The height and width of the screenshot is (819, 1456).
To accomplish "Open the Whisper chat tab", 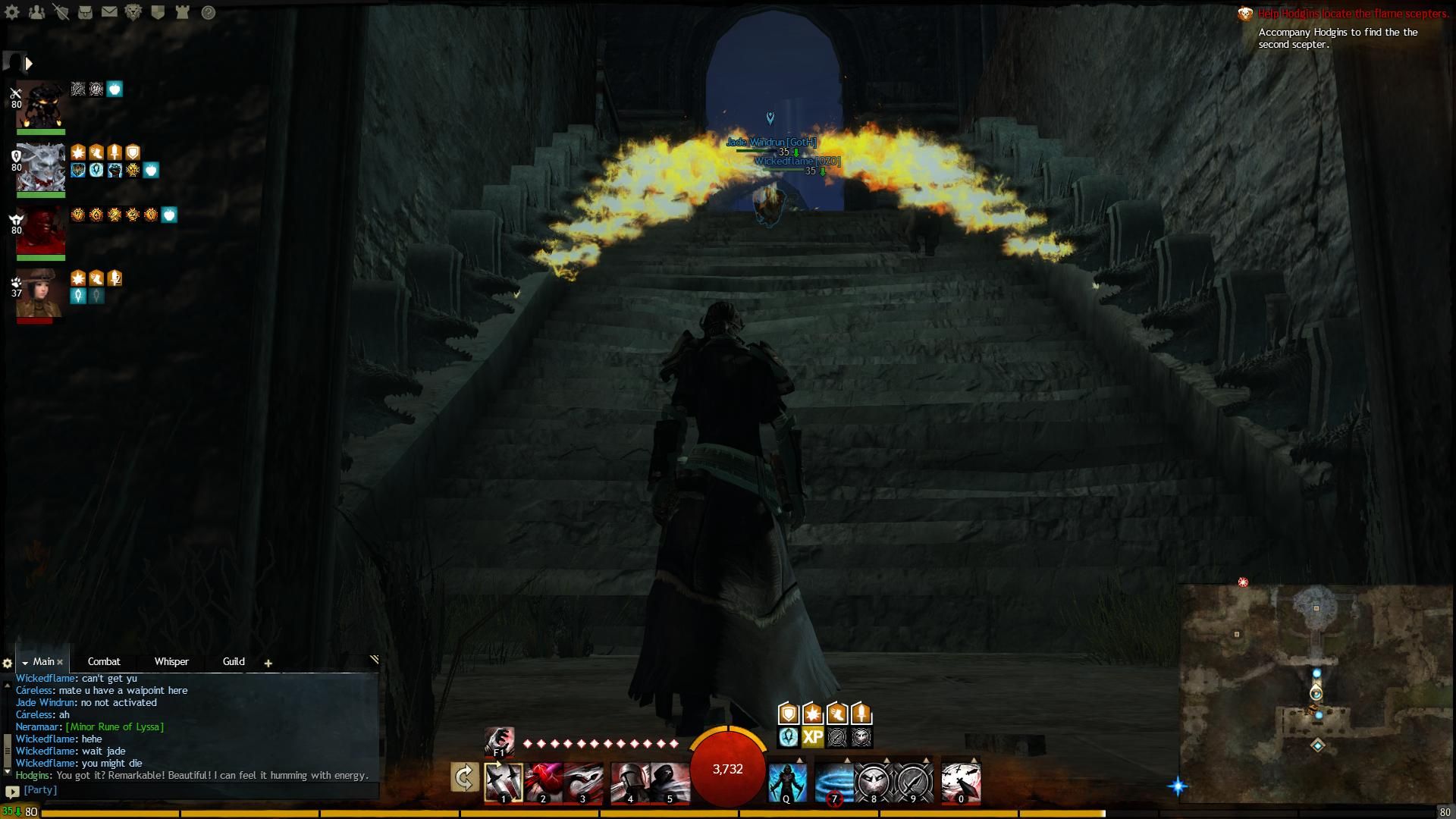I will tap(171, 661).
